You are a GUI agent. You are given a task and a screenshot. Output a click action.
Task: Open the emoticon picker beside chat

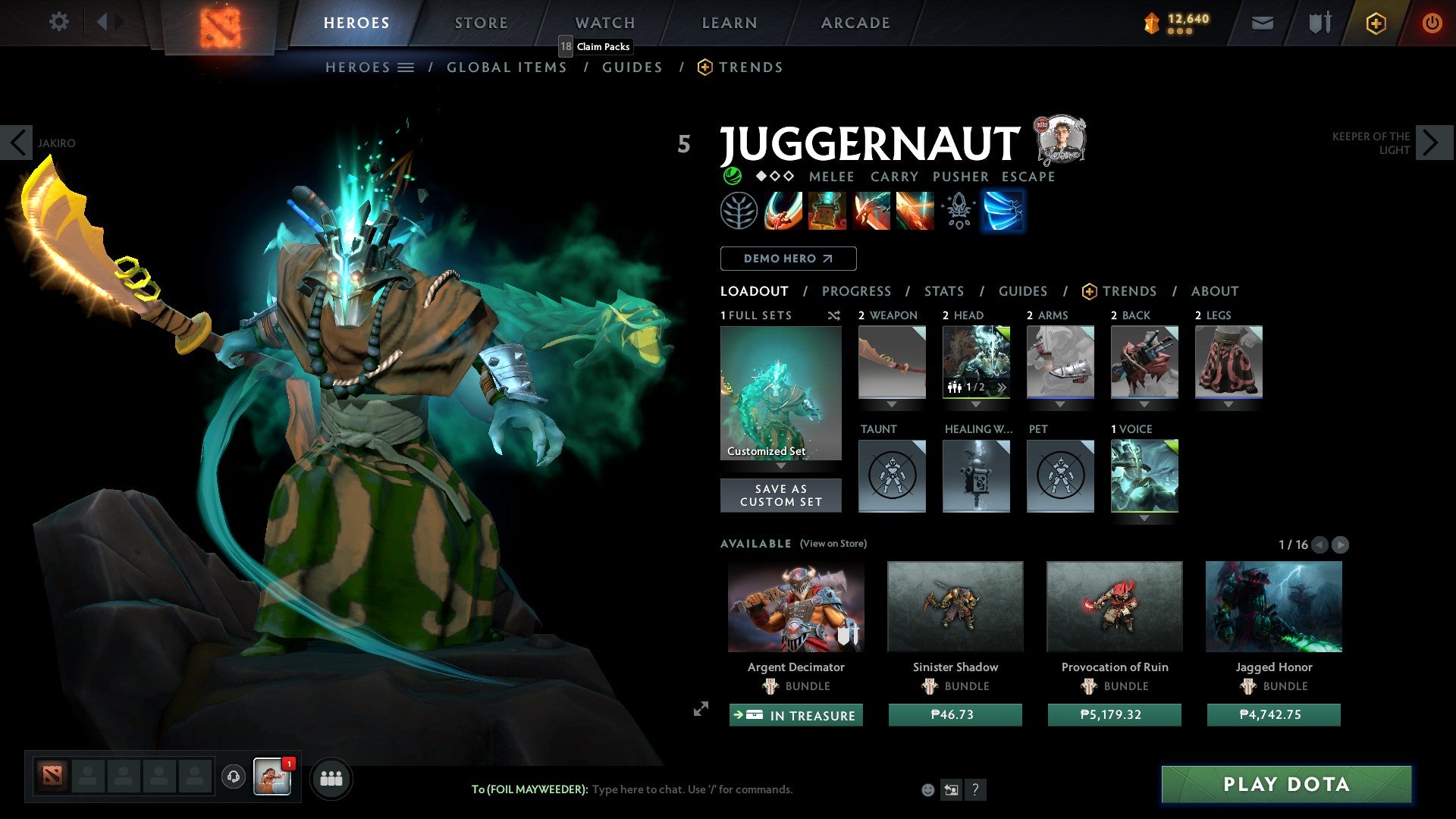927,789
